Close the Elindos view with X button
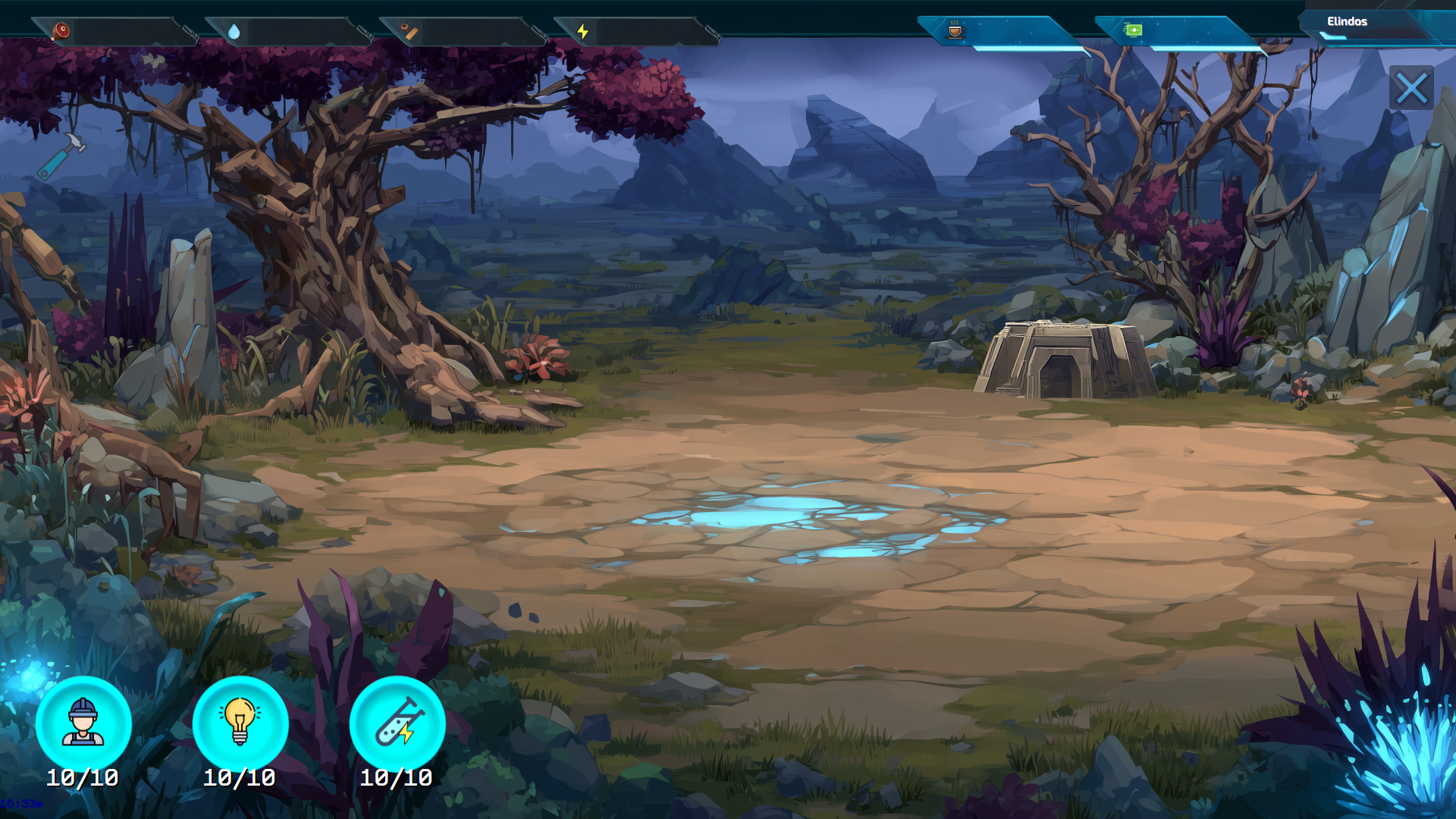Image resolution: width=1456 pixels, height=819 pixels. pyautogui.click(x=1412, y=89)
